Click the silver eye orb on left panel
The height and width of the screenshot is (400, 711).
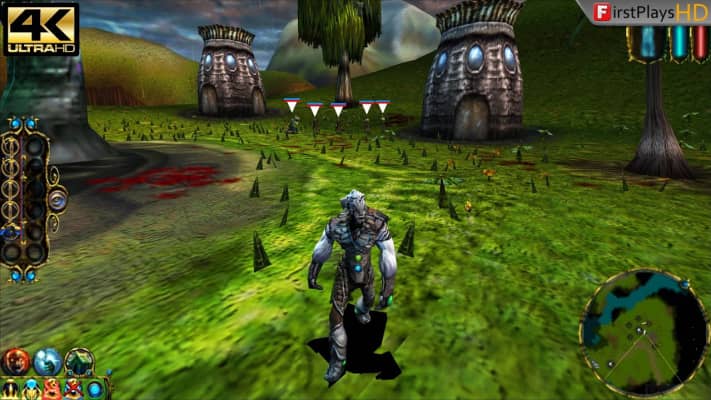57,200
